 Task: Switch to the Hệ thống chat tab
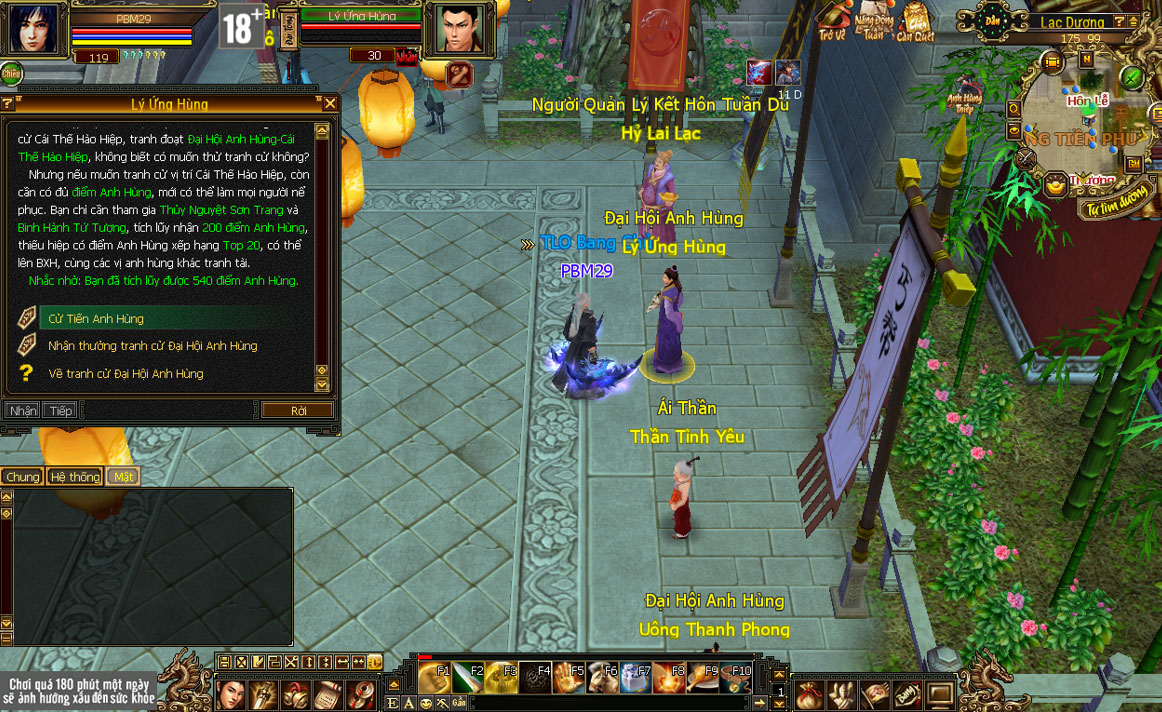[x=75, y=477]
